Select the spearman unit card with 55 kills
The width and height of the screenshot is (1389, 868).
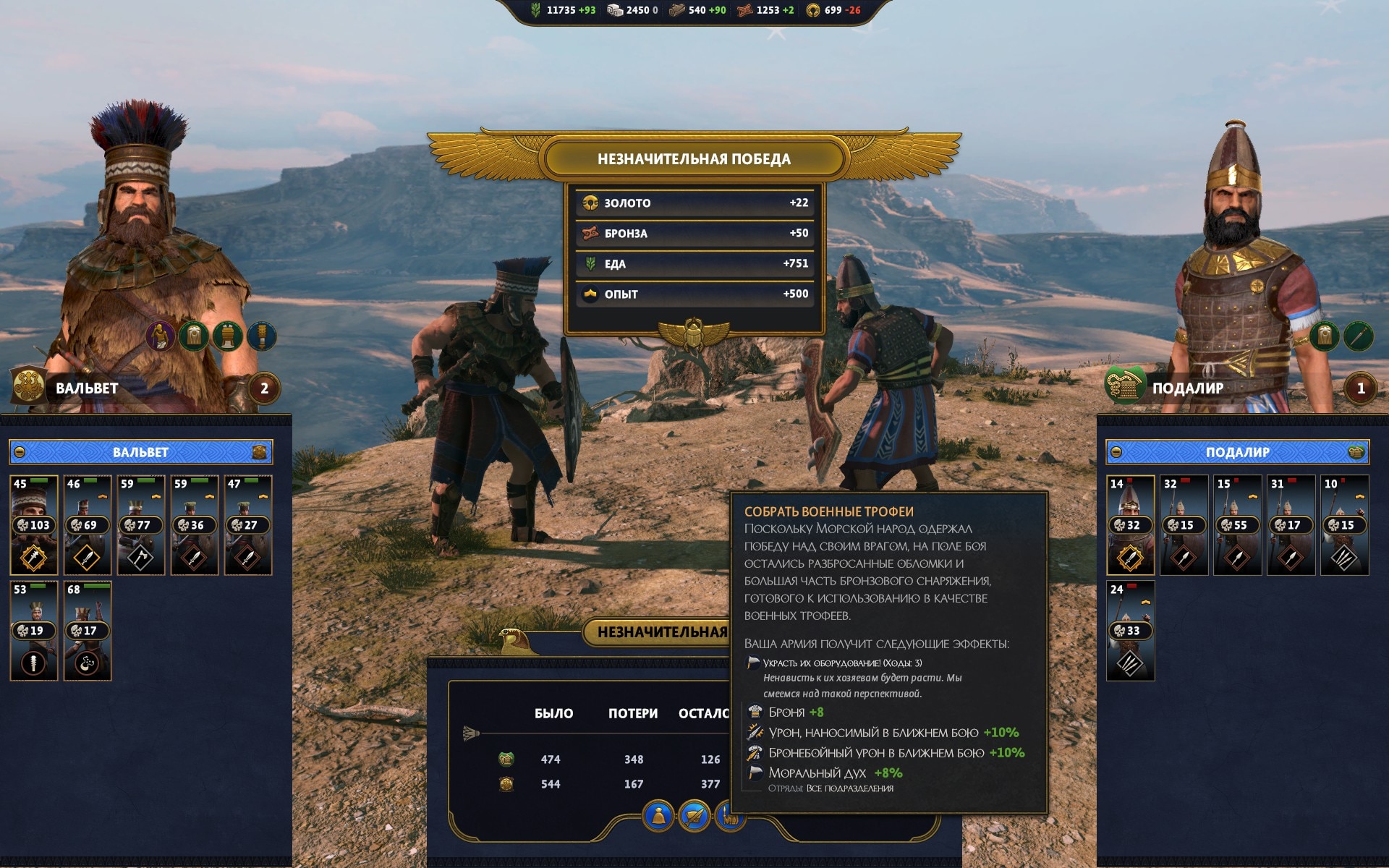(x=1237, y=525)
